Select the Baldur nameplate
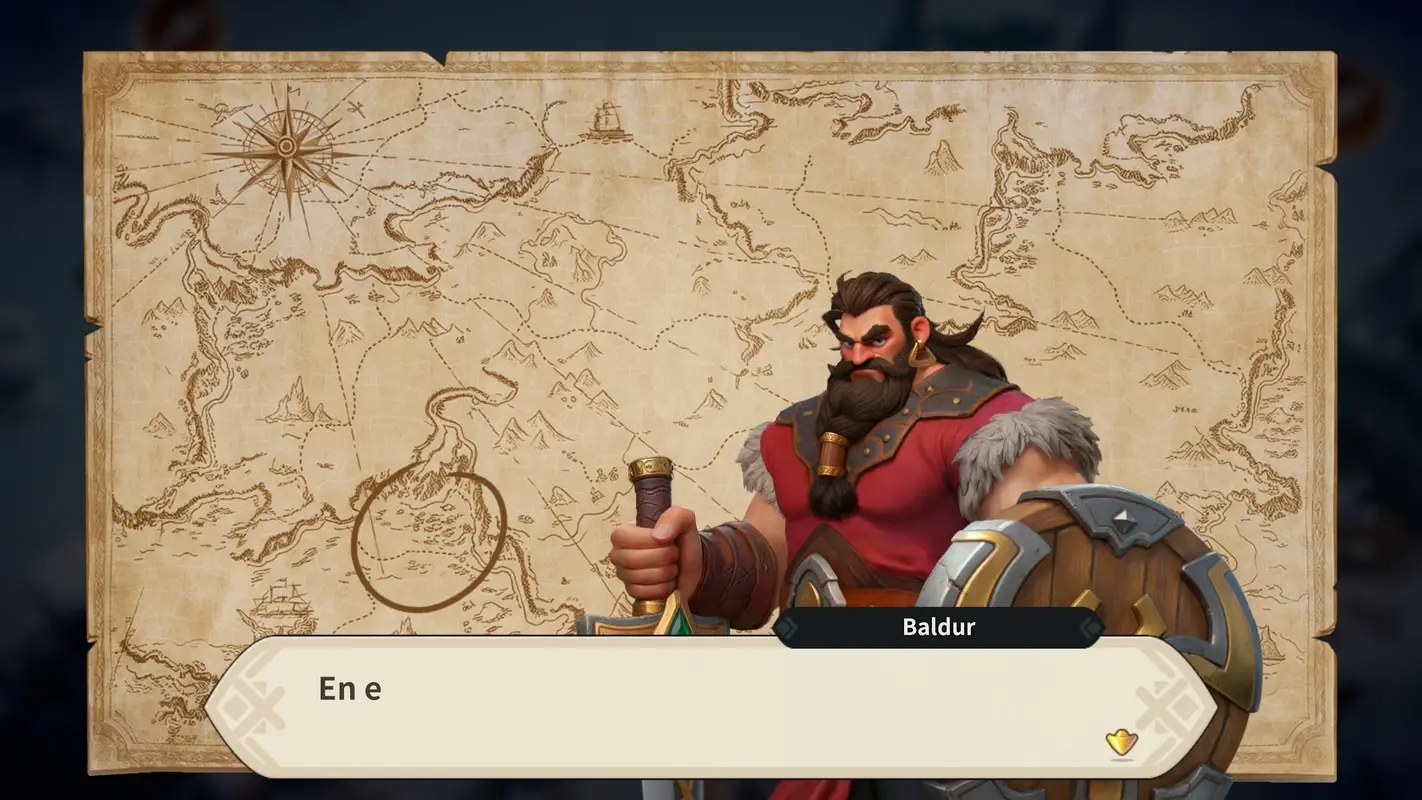 click(940, 627)
